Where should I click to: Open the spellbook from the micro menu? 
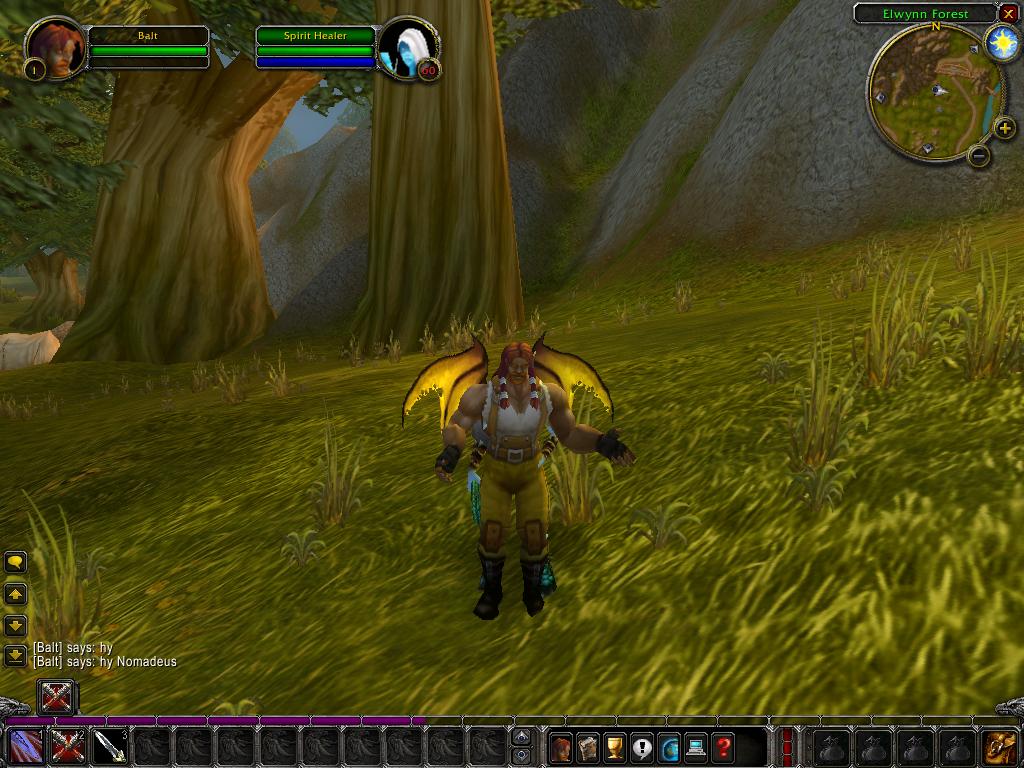pos(588,746)
